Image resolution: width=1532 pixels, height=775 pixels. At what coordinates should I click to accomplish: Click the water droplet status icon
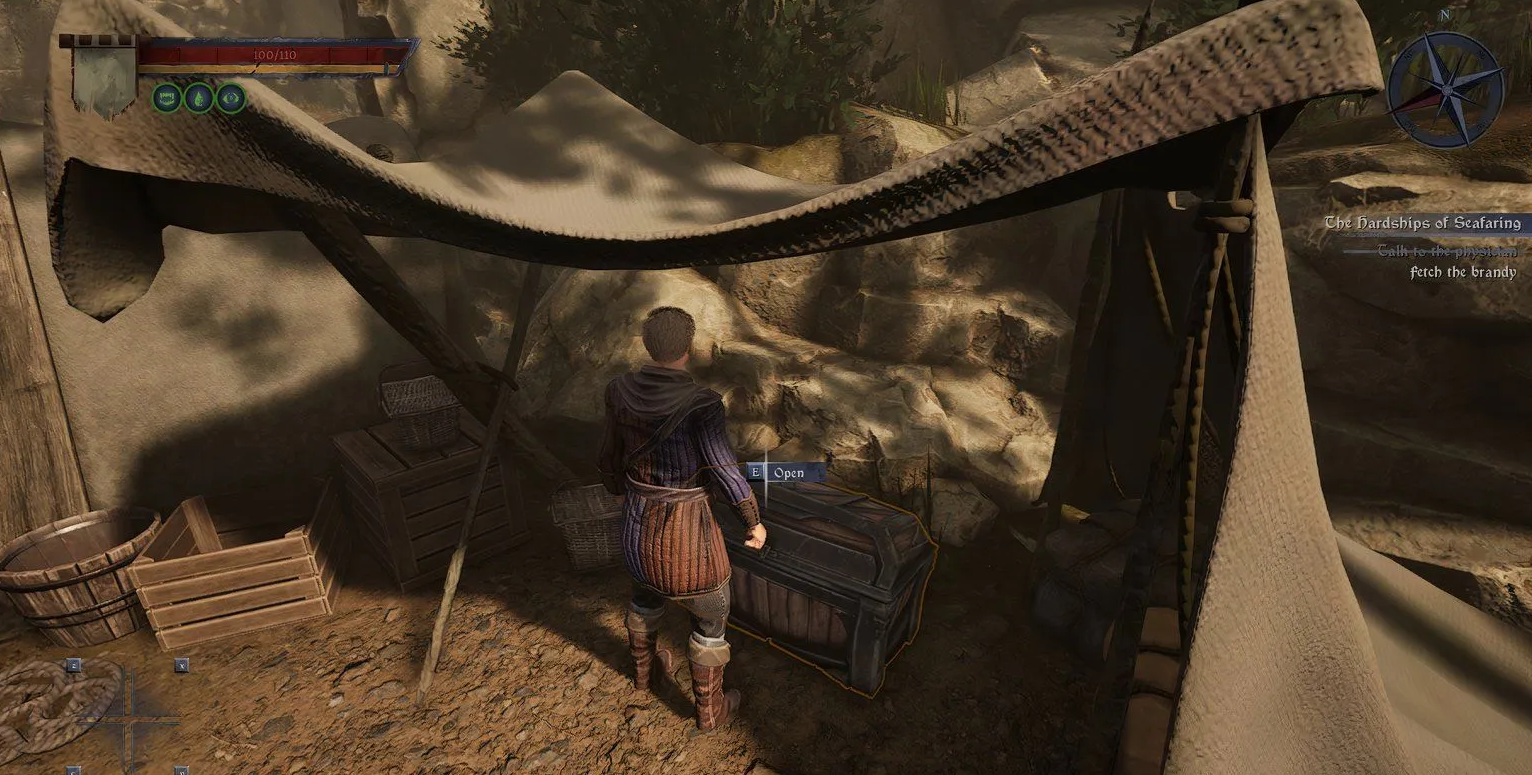199,97
